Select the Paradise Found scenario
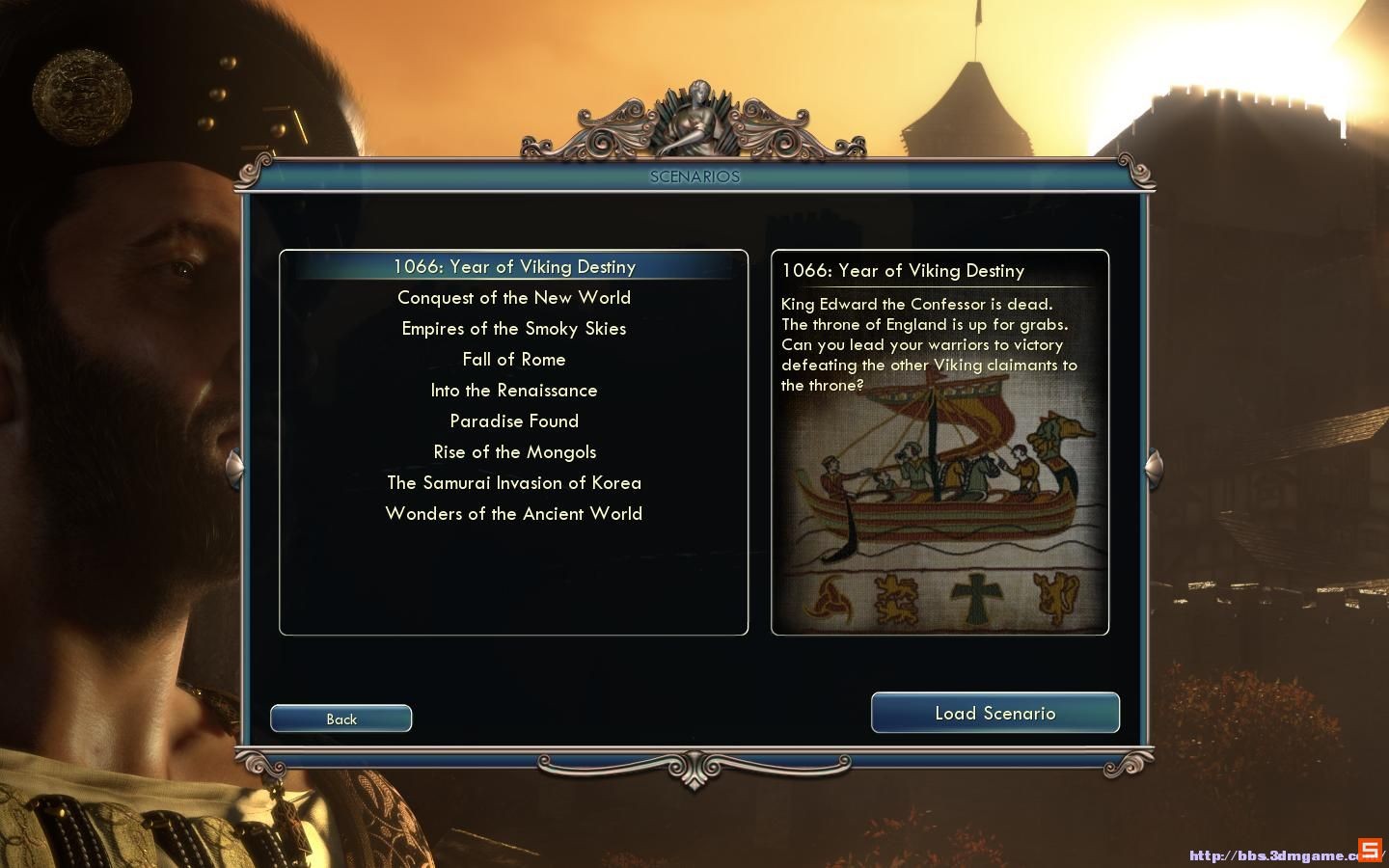The image size is (1389, 868). click(513, 421)
